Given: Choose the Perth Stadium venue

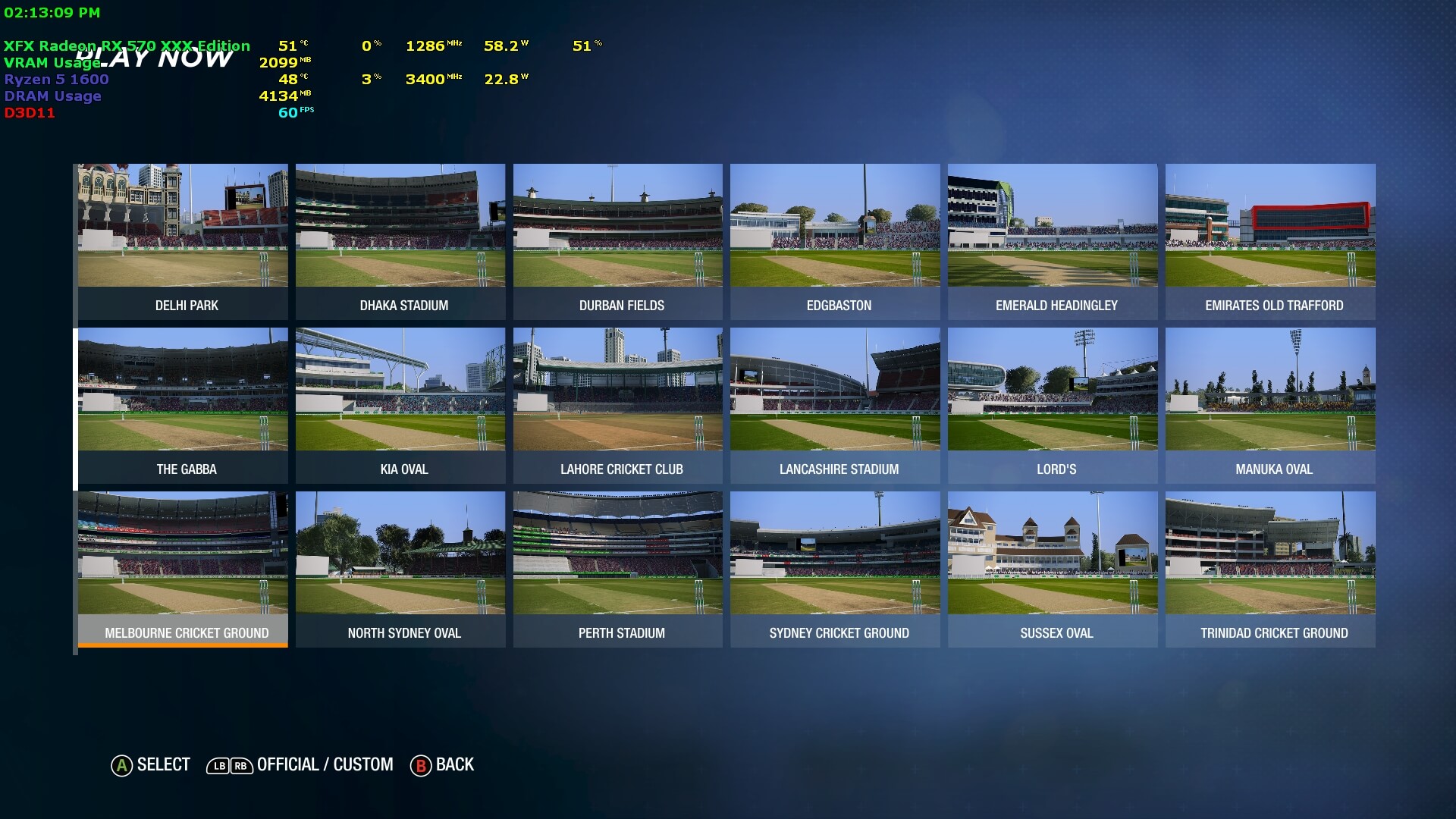Looking at the screenshot, I should (x=618, y=569).
